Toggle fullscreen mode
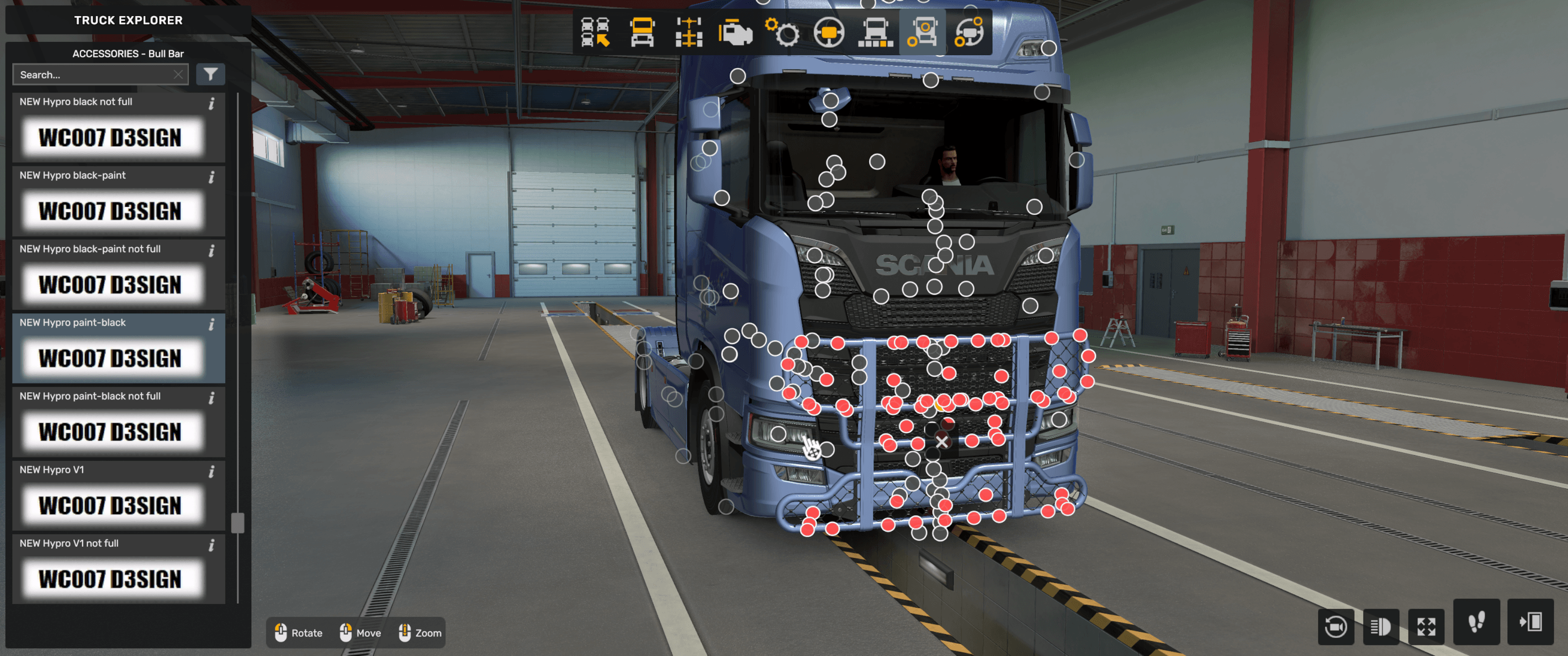 pos(1427,626)
